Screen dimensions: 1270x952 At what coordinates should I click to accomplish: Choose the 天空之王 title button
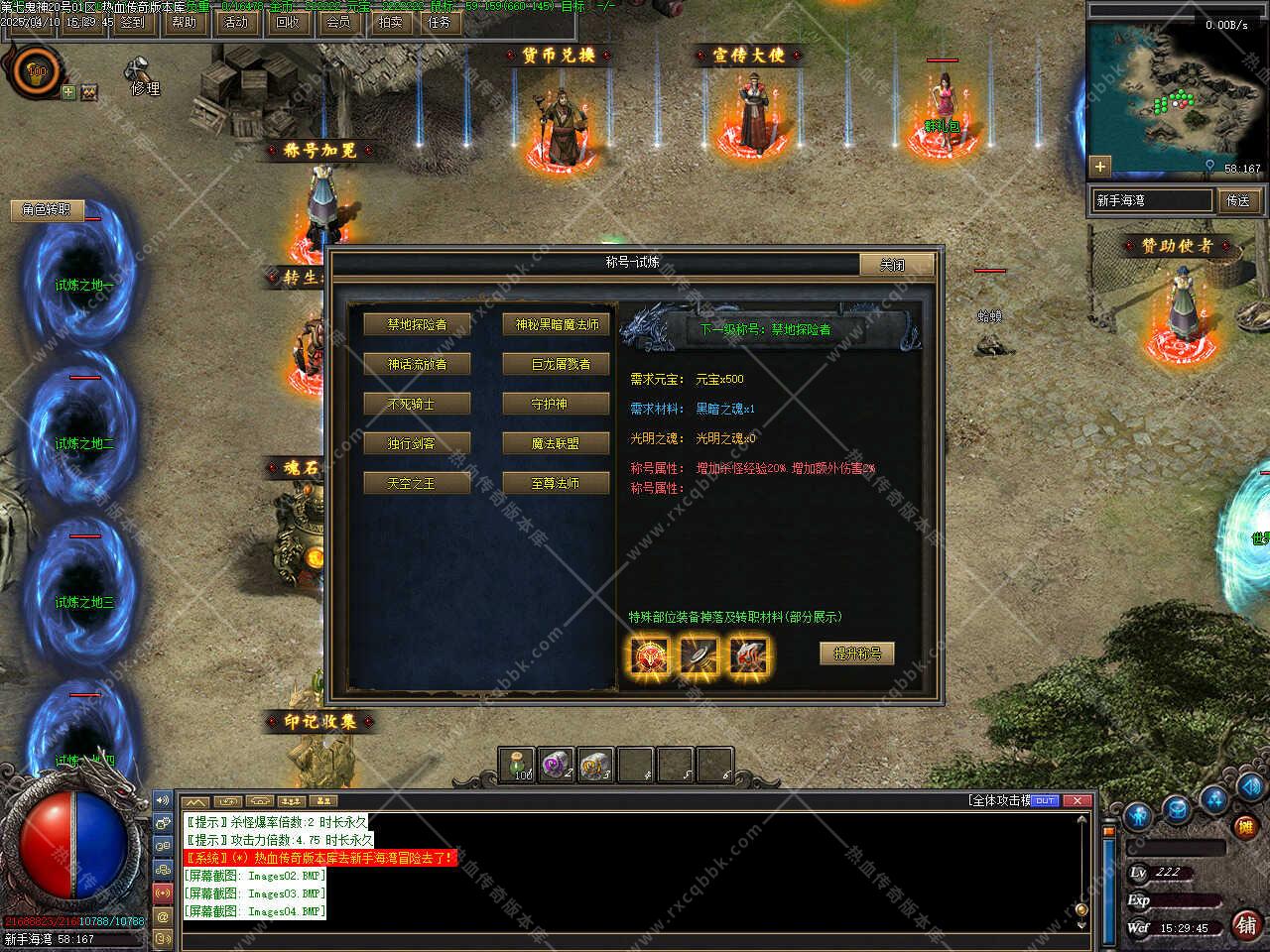coord(417,483)
